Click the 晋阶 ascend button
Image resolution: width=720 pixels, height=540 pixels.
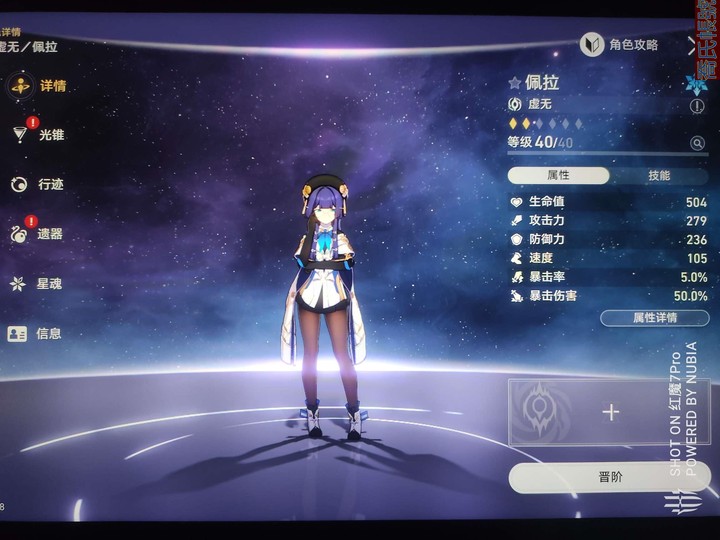609,477
